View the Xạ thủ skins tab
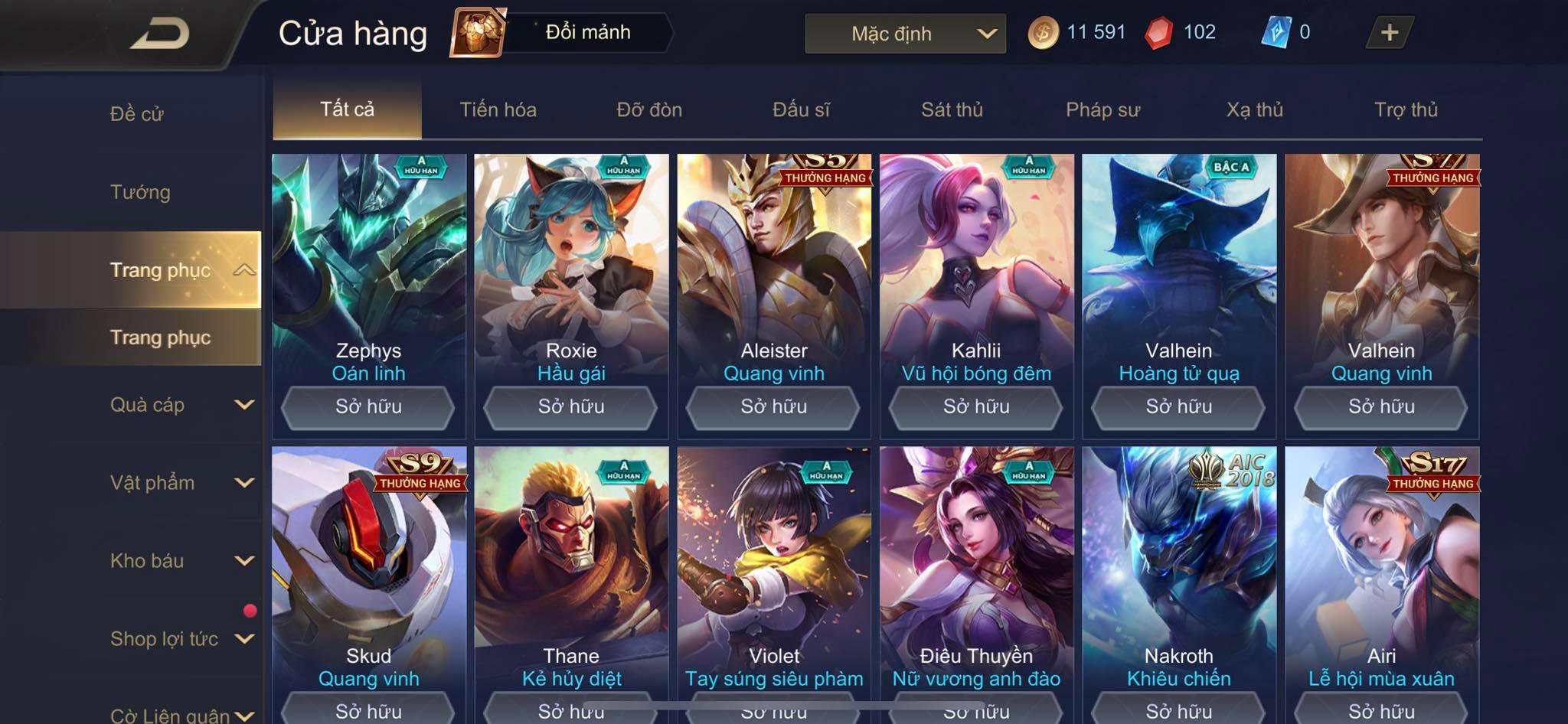The width and height of the screenshot is (1568, 724). pos(1254,109)
